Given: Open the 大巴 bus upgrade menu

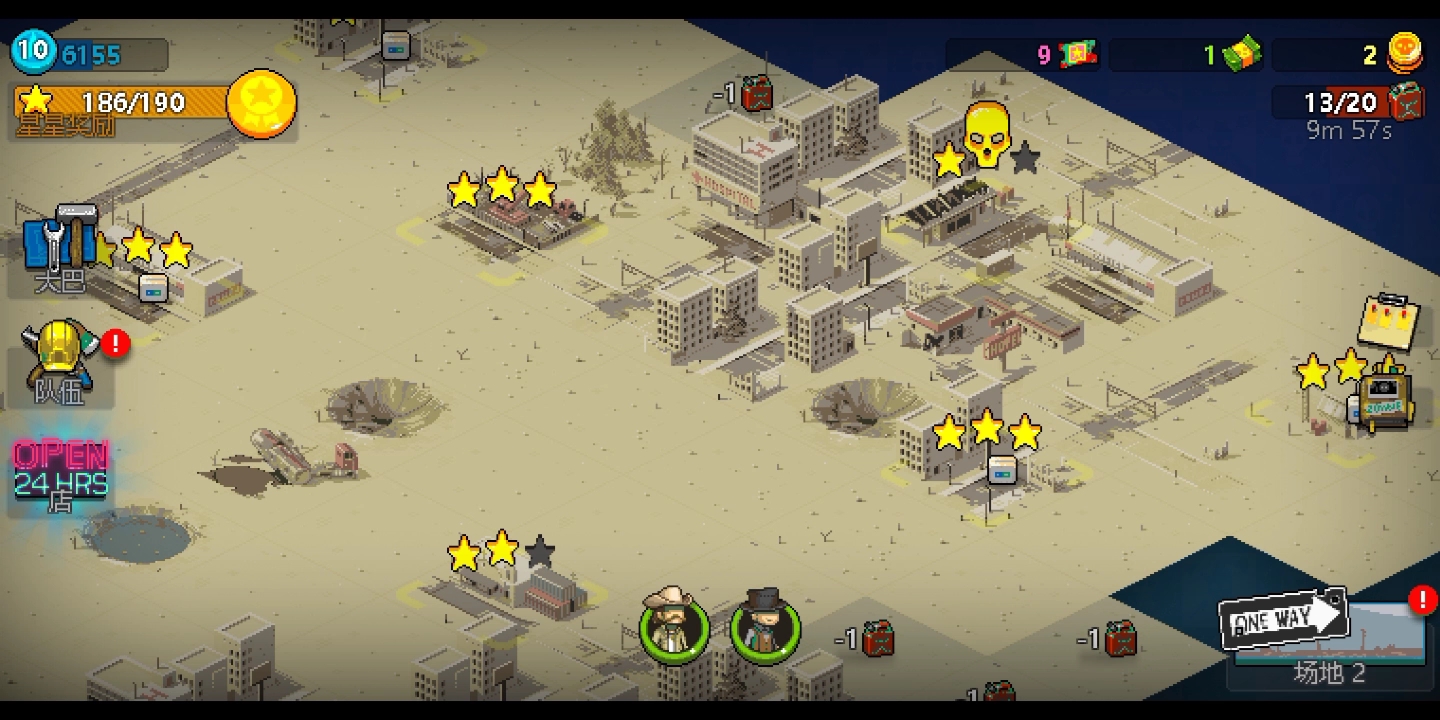Looking at the screenshot, I should click(60, 248).
